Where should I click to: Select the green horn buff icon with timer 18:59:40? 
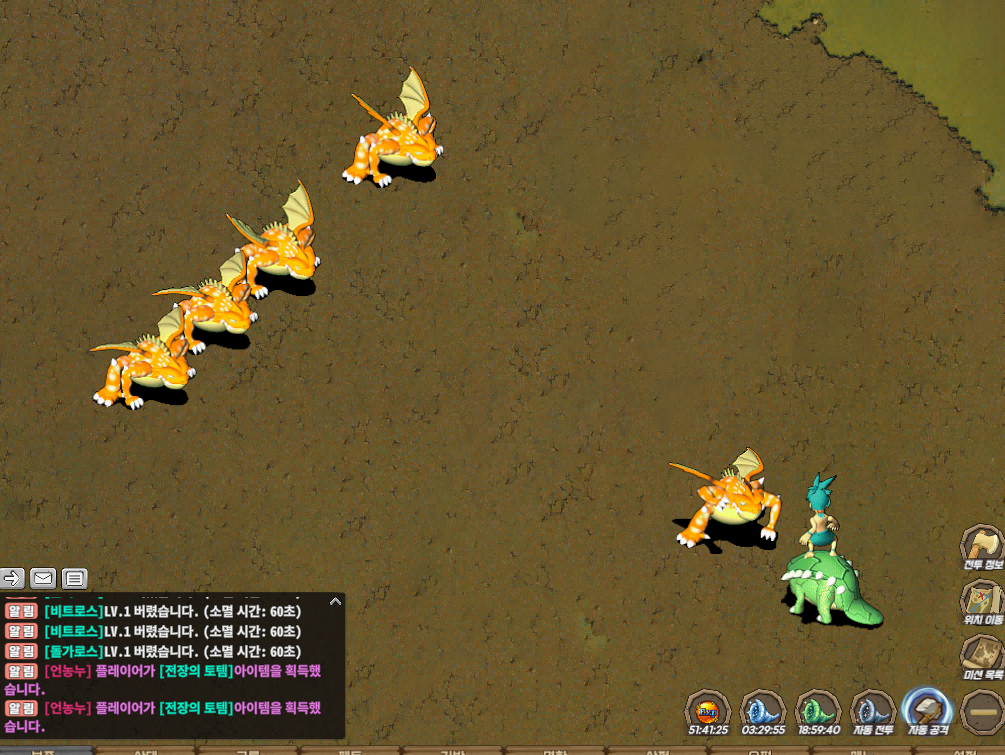click(817, 710)
